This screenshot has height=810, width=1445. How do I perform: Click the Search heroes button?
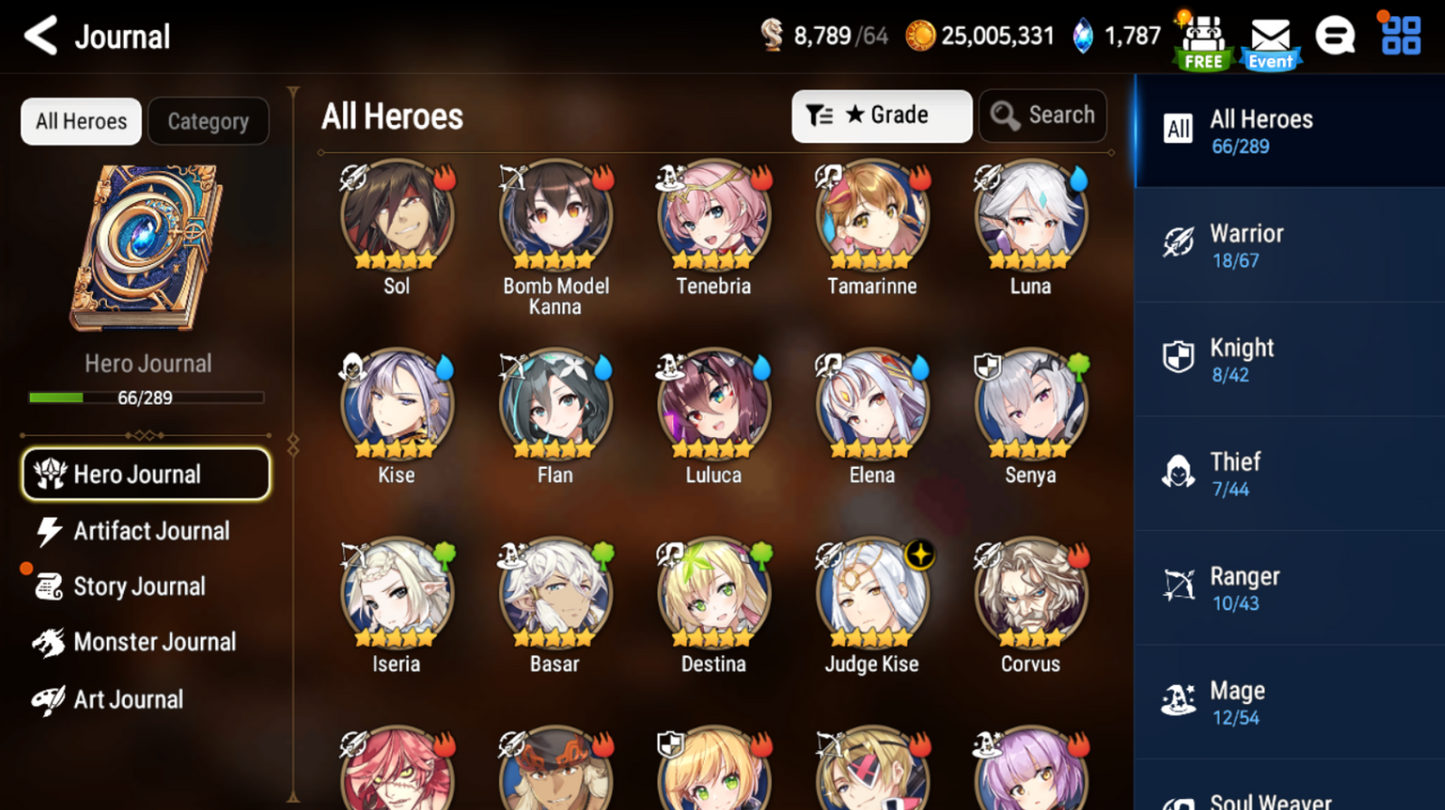pos(1043,116)
